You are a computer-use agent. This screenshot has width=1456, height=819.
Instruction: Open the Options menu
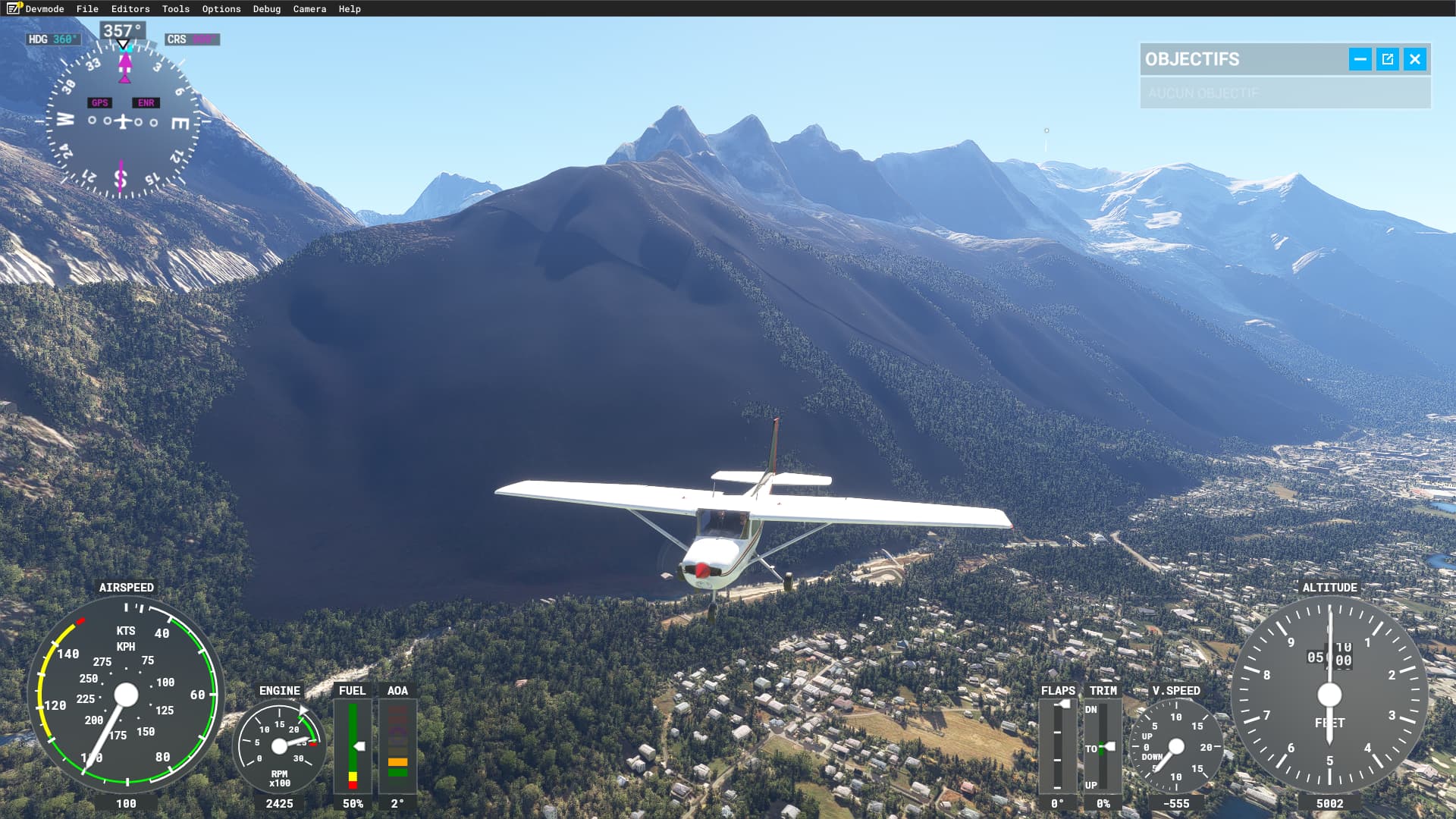tap(221, 8)
